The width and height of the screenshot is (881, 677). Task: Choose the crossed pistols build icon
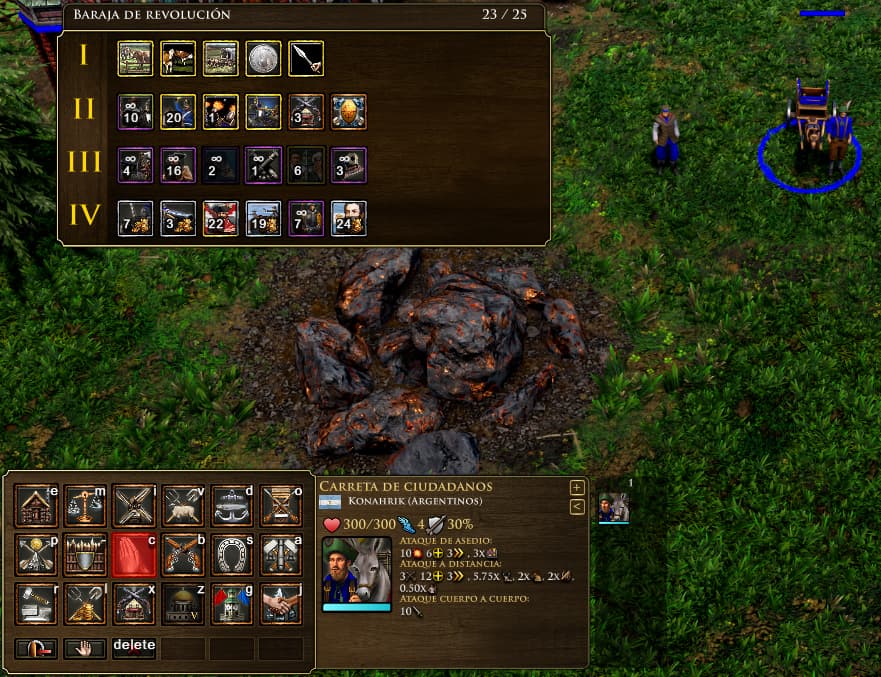[183, 554]
